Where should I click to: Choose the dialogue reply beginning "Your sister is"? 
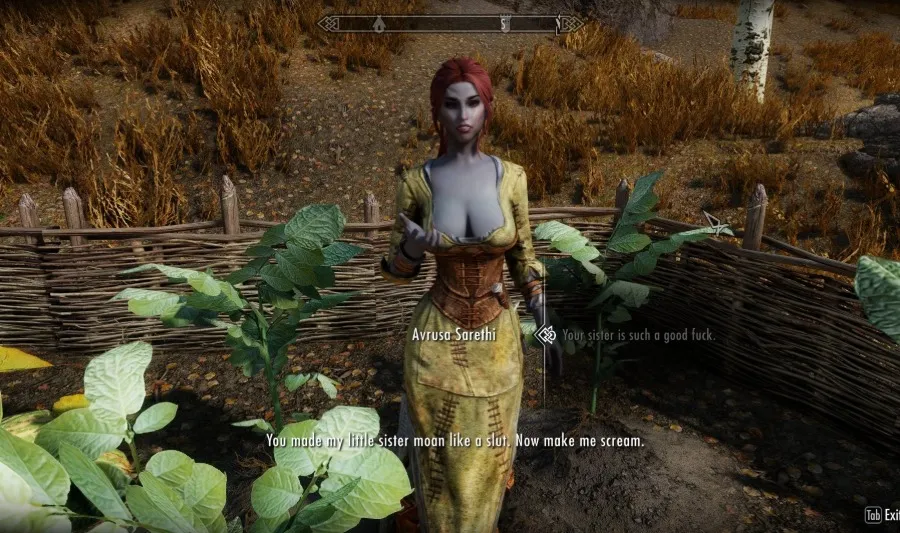pos(638,336)
